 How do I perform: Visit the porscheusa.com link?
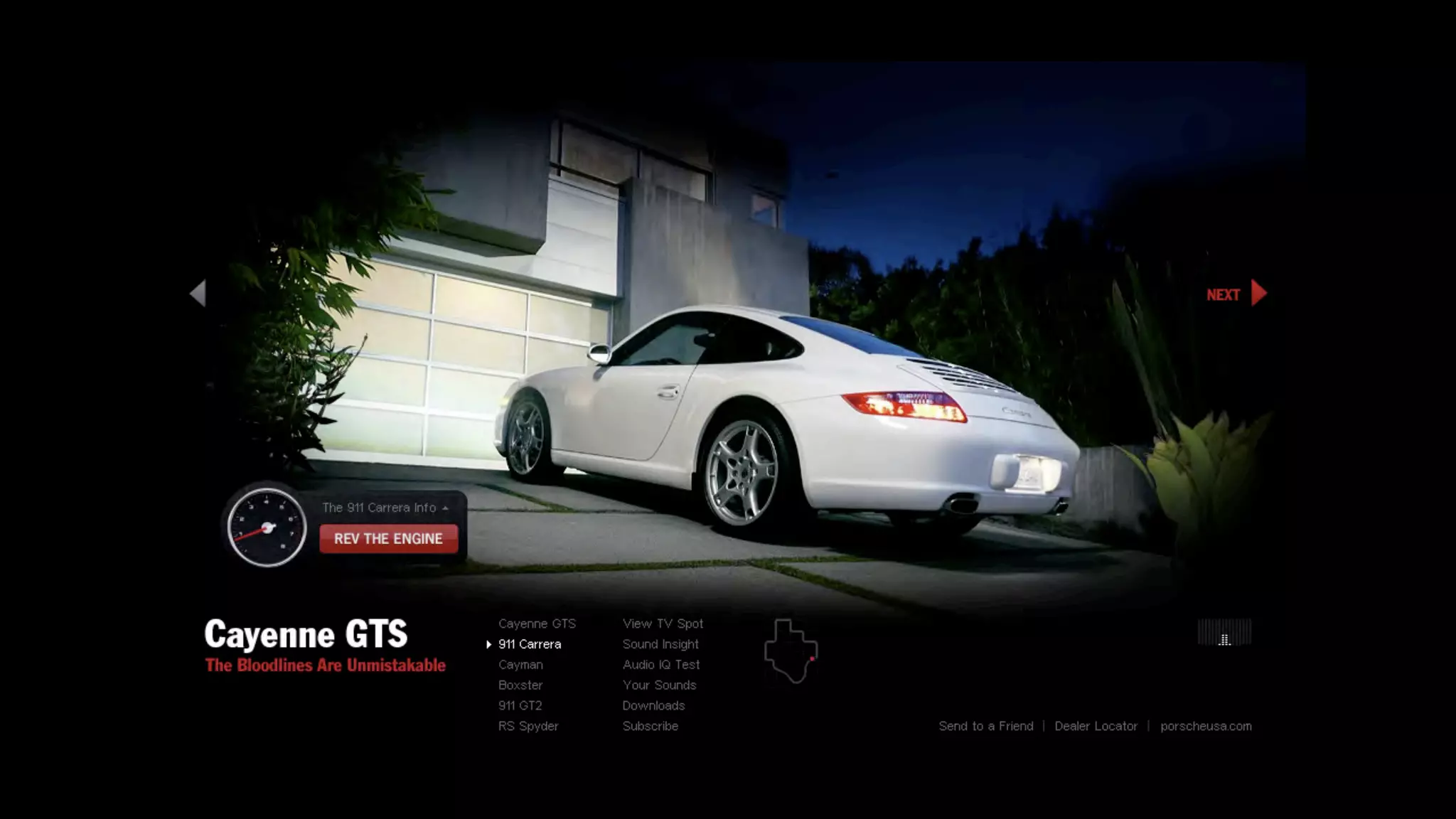[x=1206, y=726]
